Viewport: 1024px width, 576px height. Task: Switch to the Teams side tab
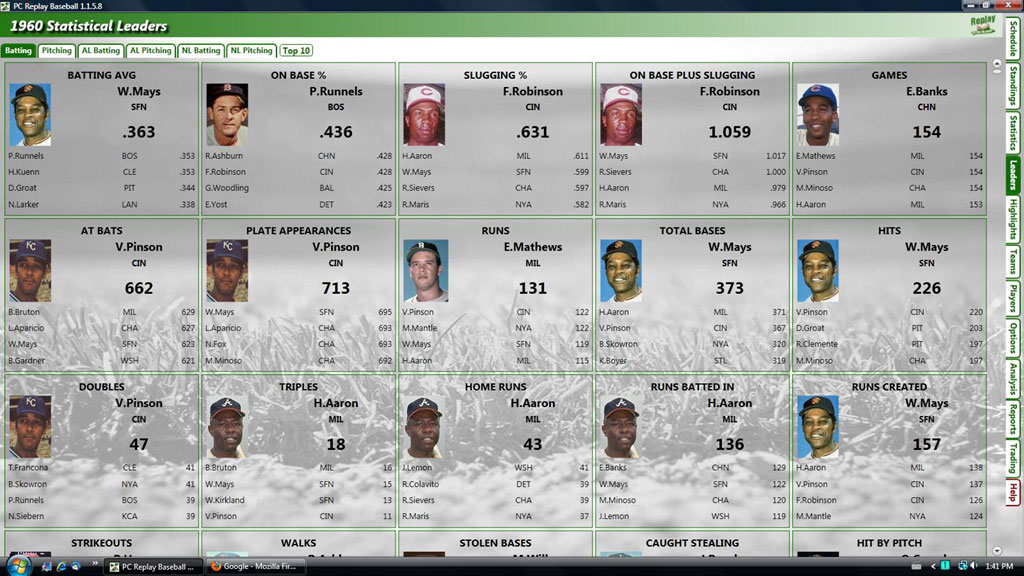pyautogui.click(x=1013, y=263)
